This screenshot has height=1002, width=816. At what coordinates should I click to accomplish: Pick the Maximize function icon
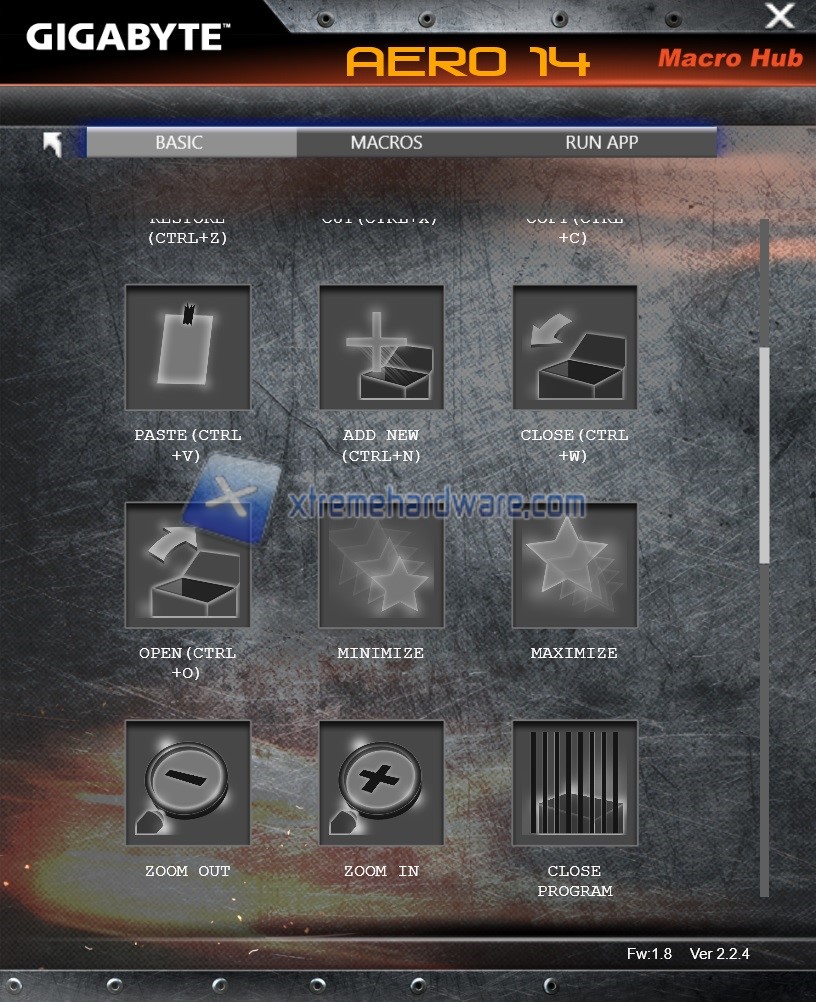coord(575,565)
